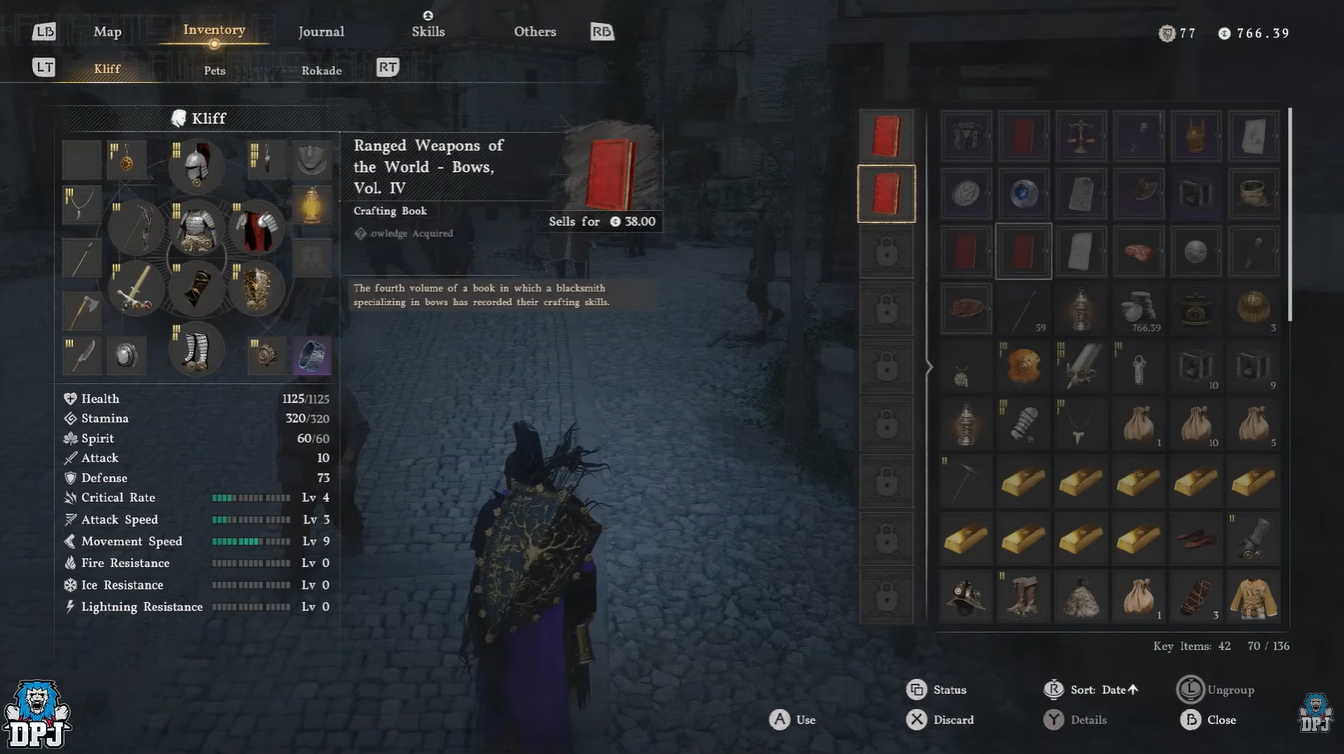Select the silver coin stack showing 766.39
The height and width of the screenshot is (754, 1344).
point(1139,309)
